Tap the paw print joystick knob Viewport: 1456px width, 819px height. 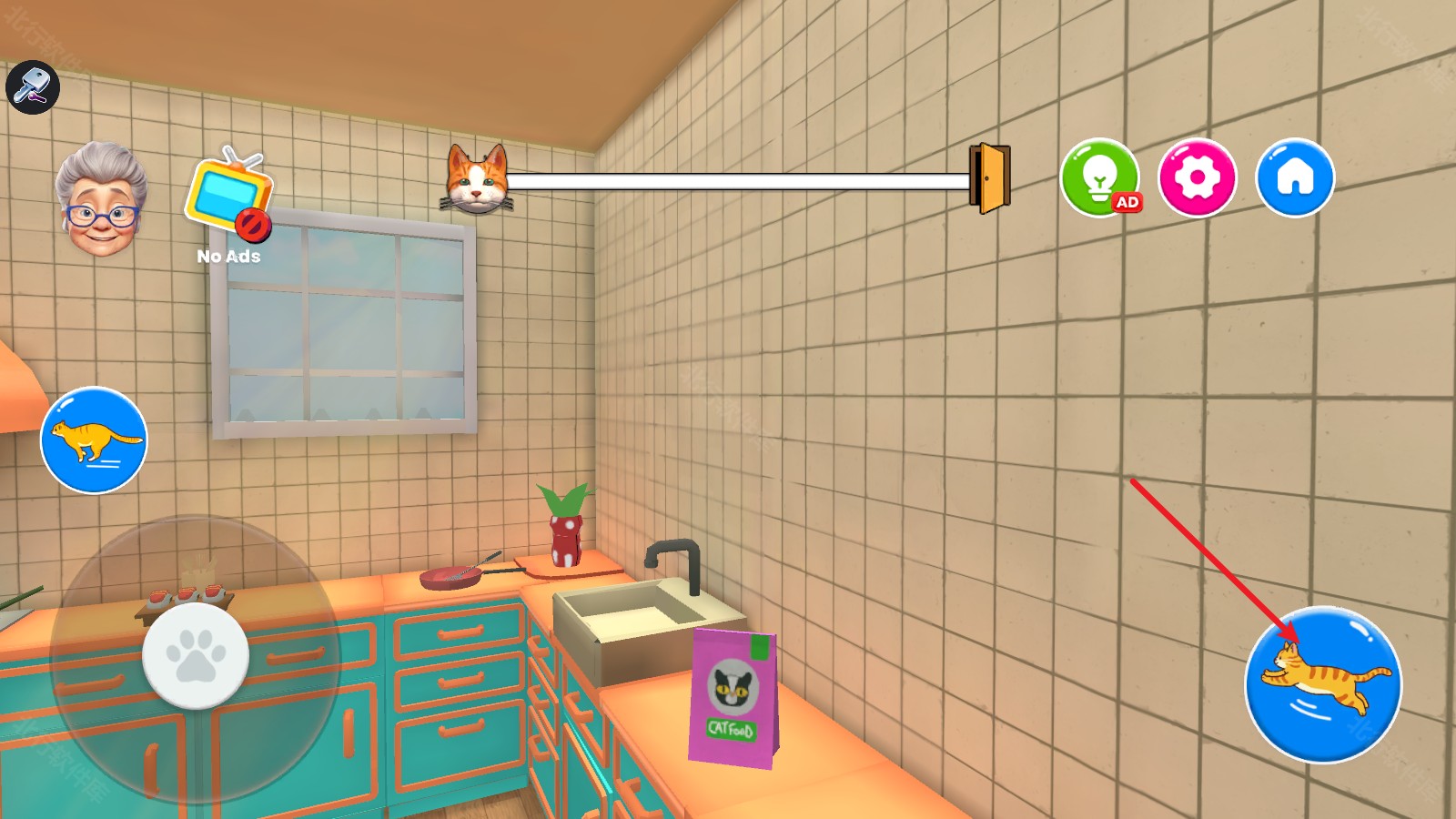coord(196,654)
